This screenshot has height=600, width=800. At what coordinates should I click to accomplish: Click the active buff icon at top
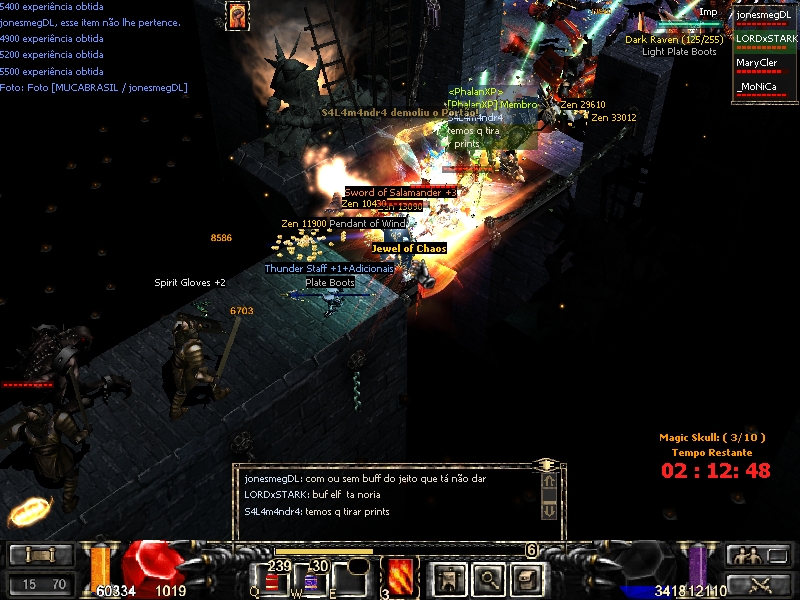click(237, 16)
